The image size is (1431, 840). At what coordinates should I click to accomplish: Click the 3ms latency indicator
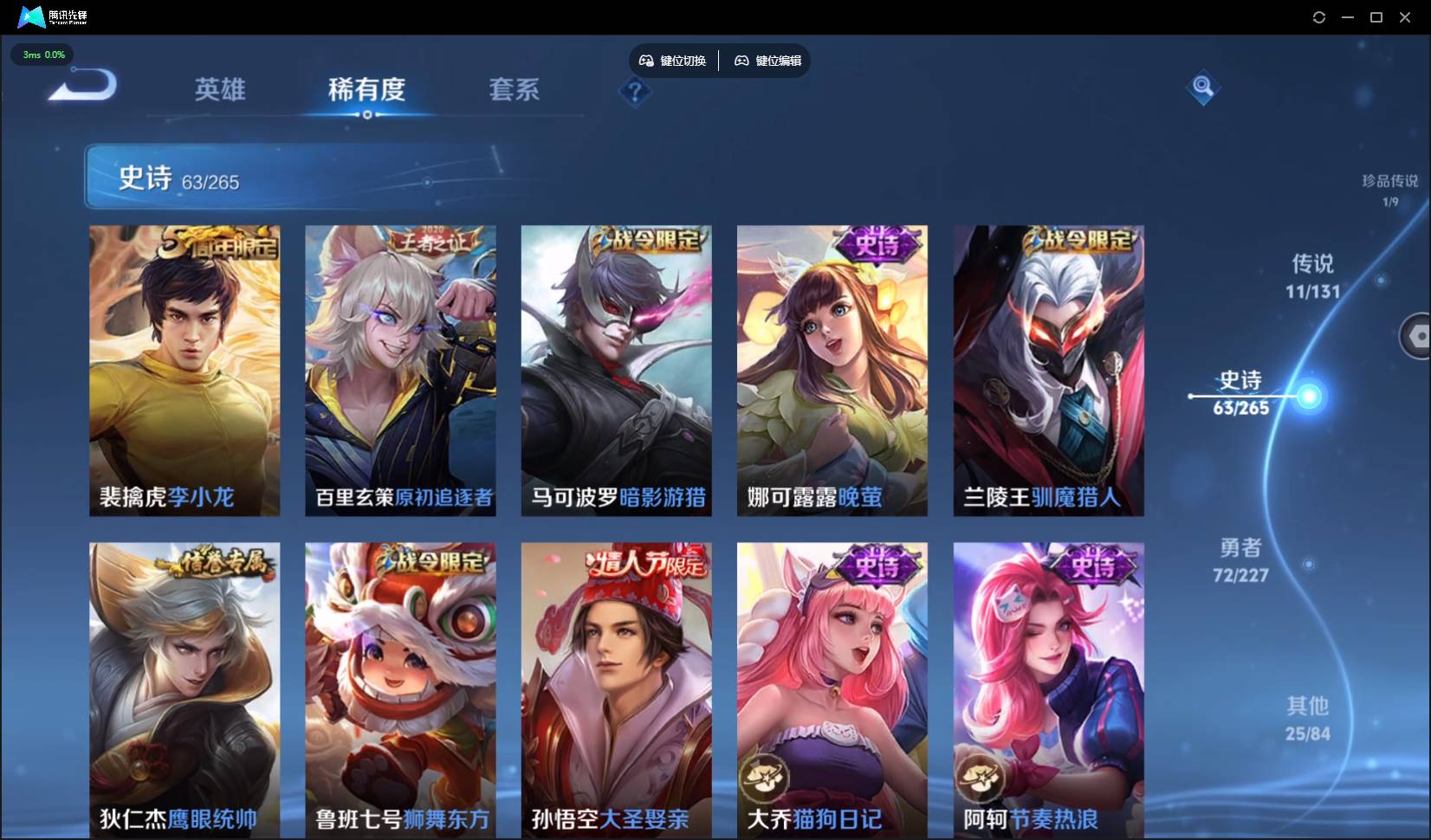(42, 55)
